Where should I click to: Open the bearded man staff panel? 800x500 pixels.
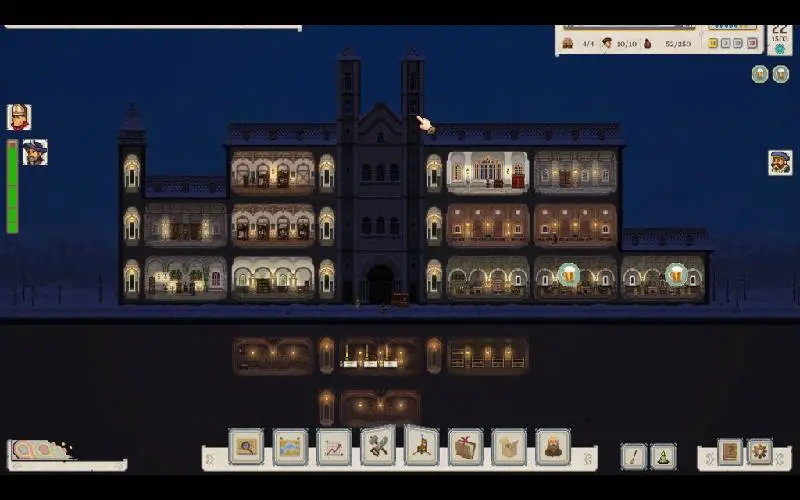553,446
